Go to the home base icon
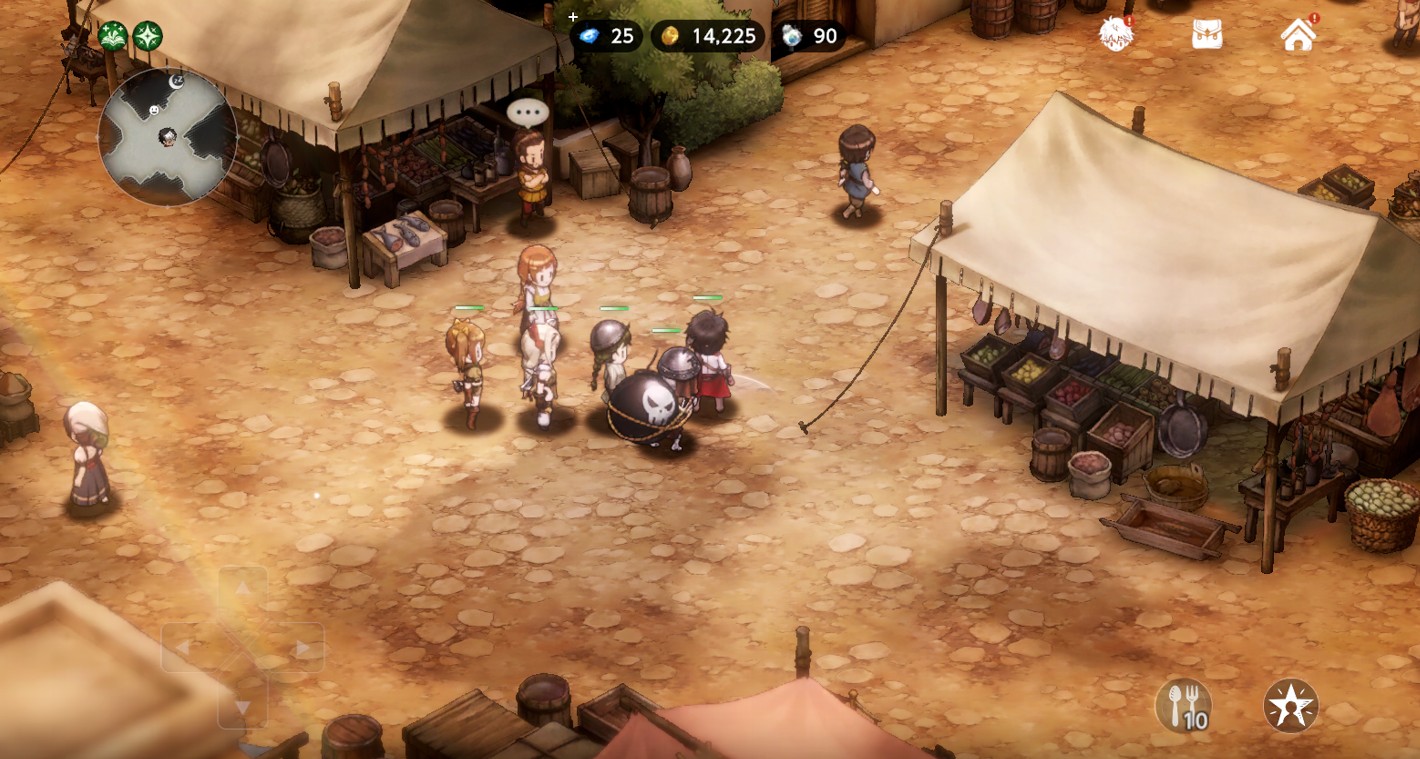1420x759 pixels. click(x=1298, y=34)
